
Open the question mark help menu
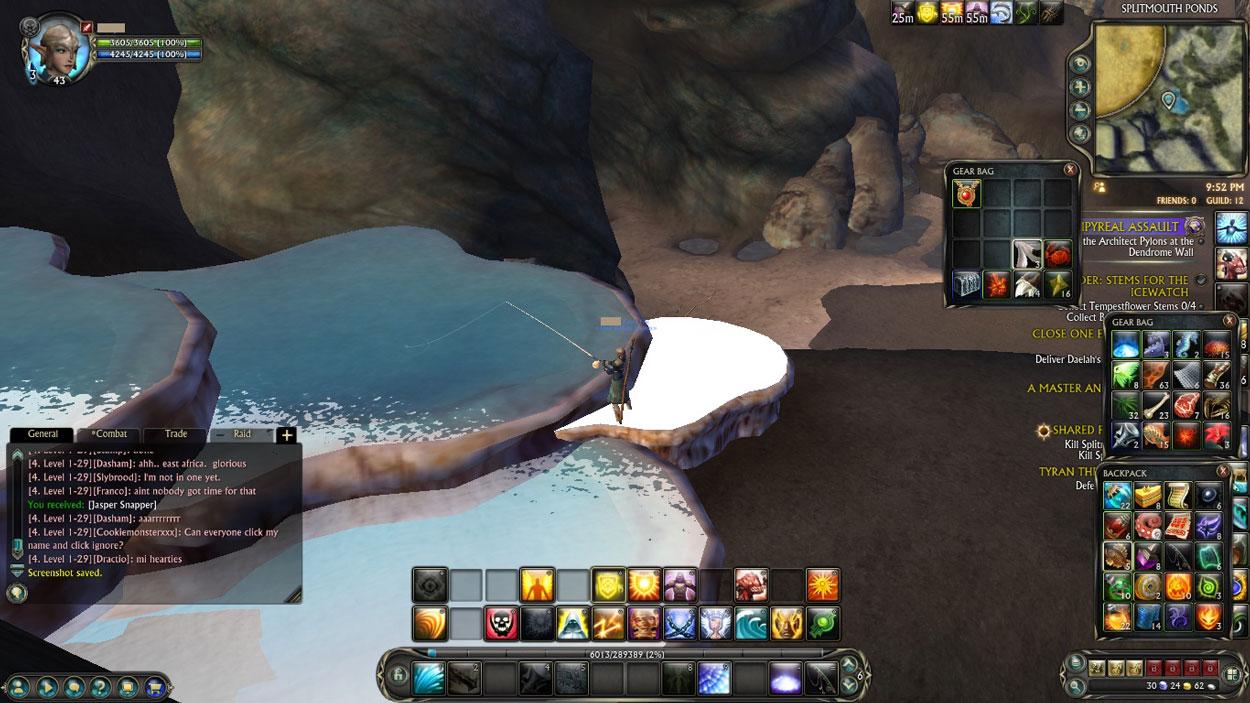(101, 687)
